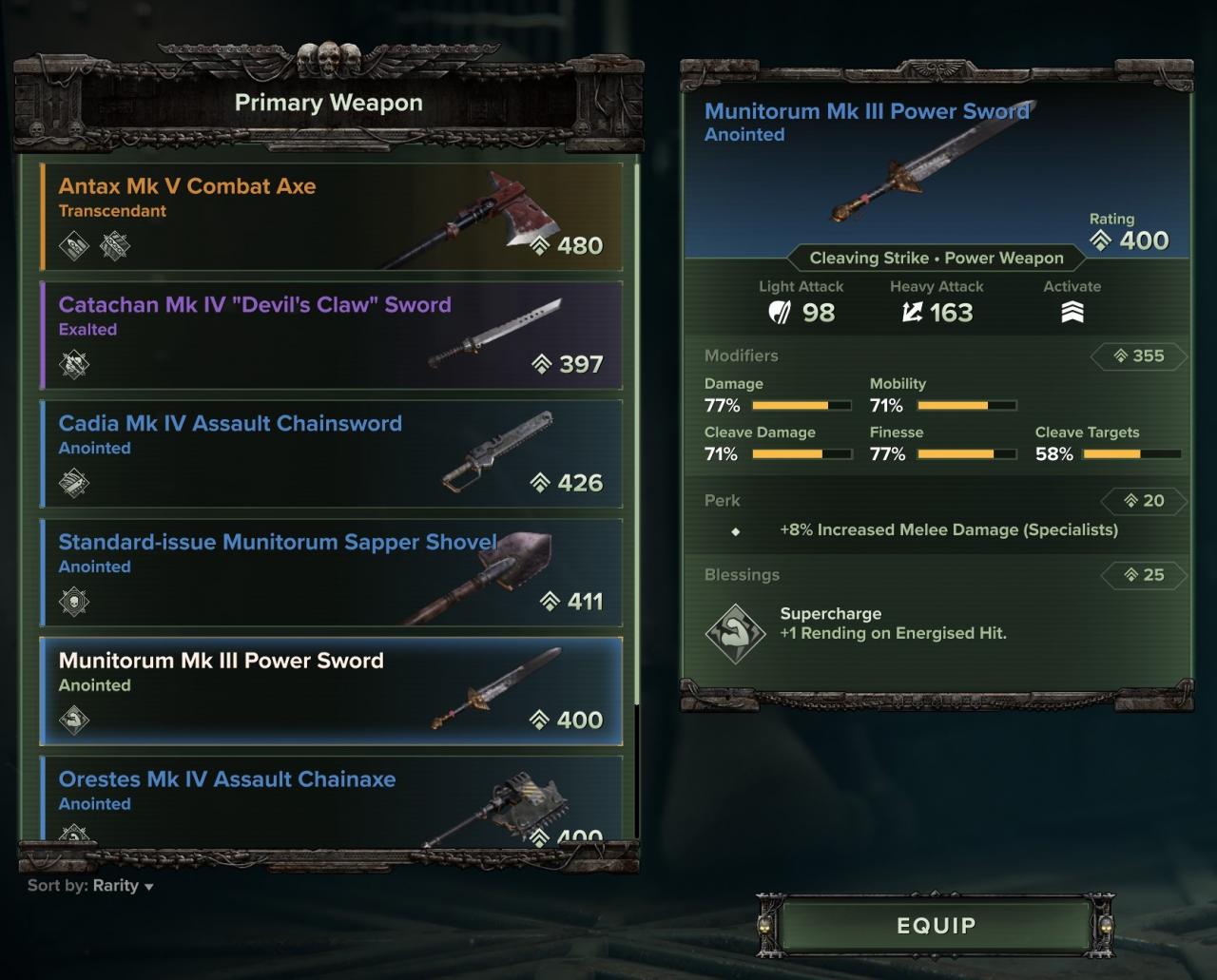Image resolution: width=1217 pixels, height=980 pixels.
Task: Click the weapon Activate special icon
Action: (x=1072, y=313)
